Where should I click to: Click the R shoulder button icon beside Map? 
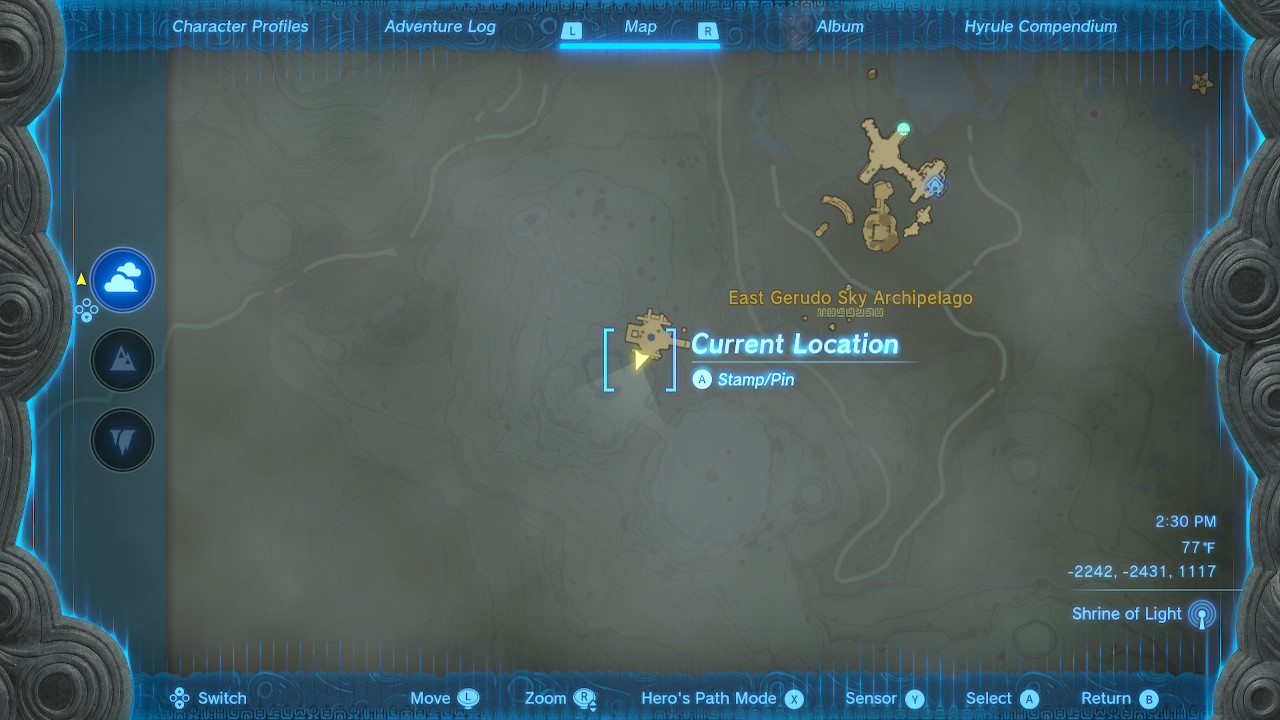[709, 31]
